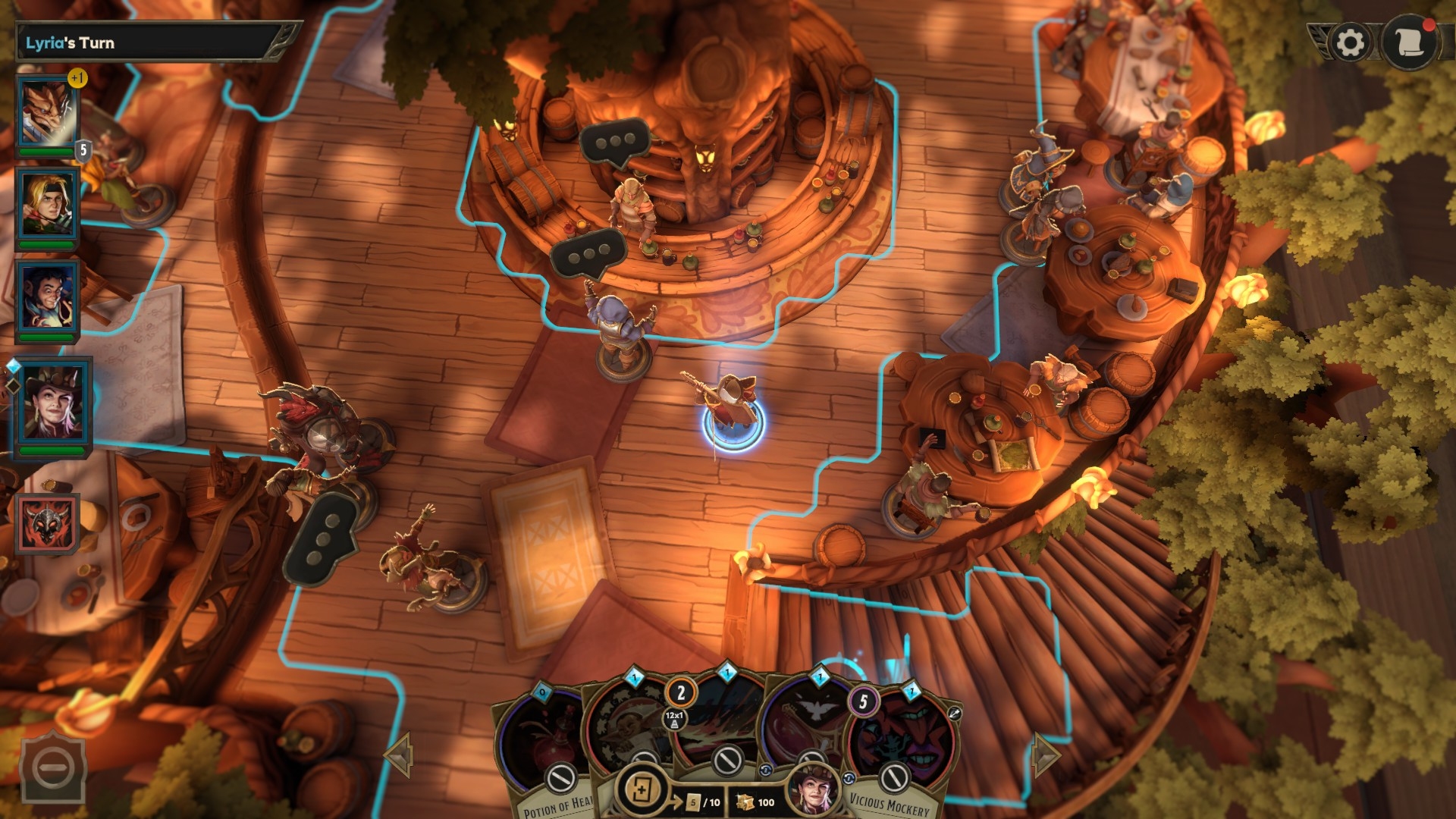Image resolution: width=1456 pixels, height=819 pixels.
Task: Select the dragonborn hero portrait
Action: pos(49,112)
